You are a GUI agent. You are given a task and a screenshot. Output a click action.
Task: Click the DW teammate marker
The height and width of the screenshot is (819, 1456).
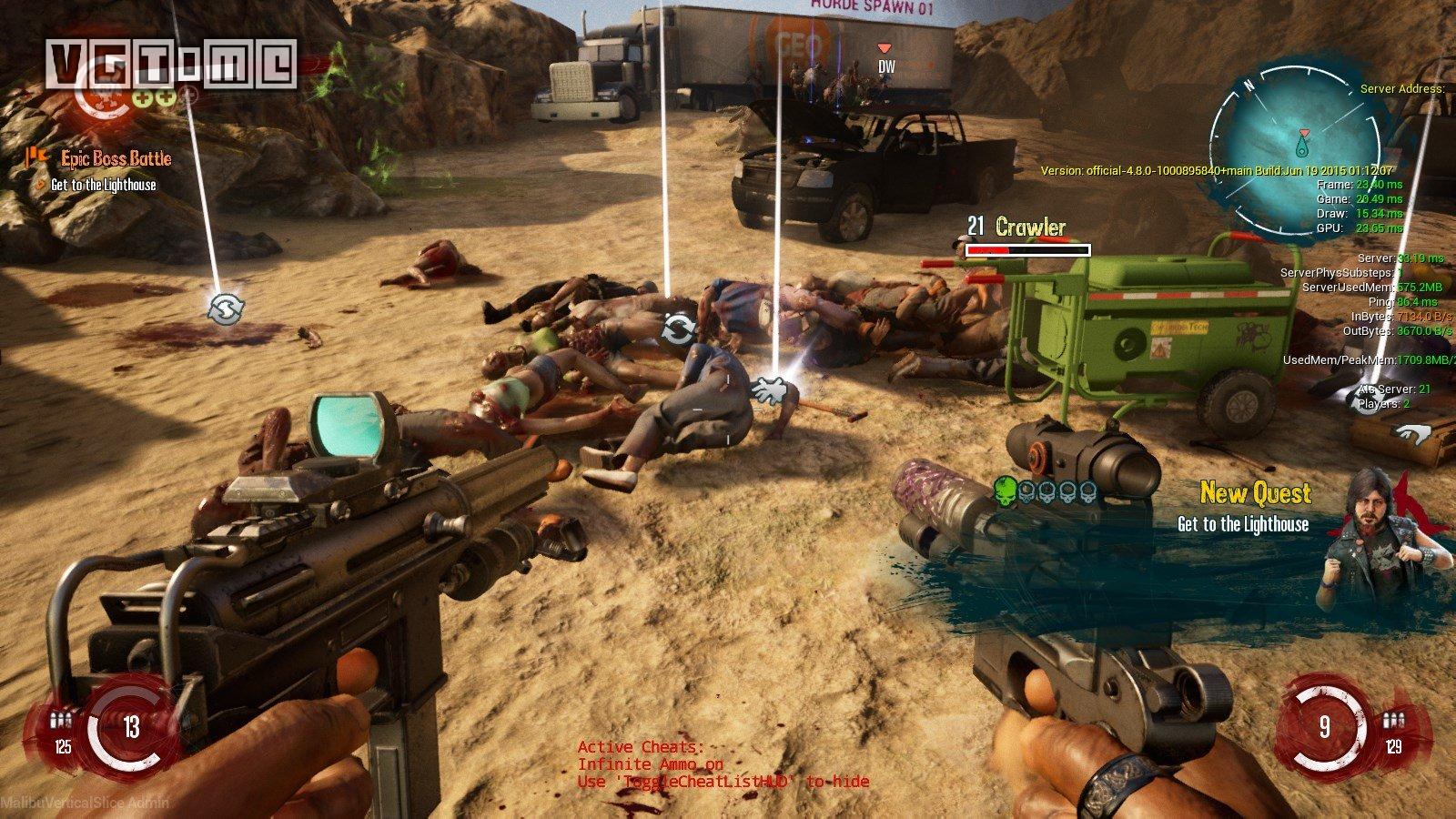tap(885, 61)
